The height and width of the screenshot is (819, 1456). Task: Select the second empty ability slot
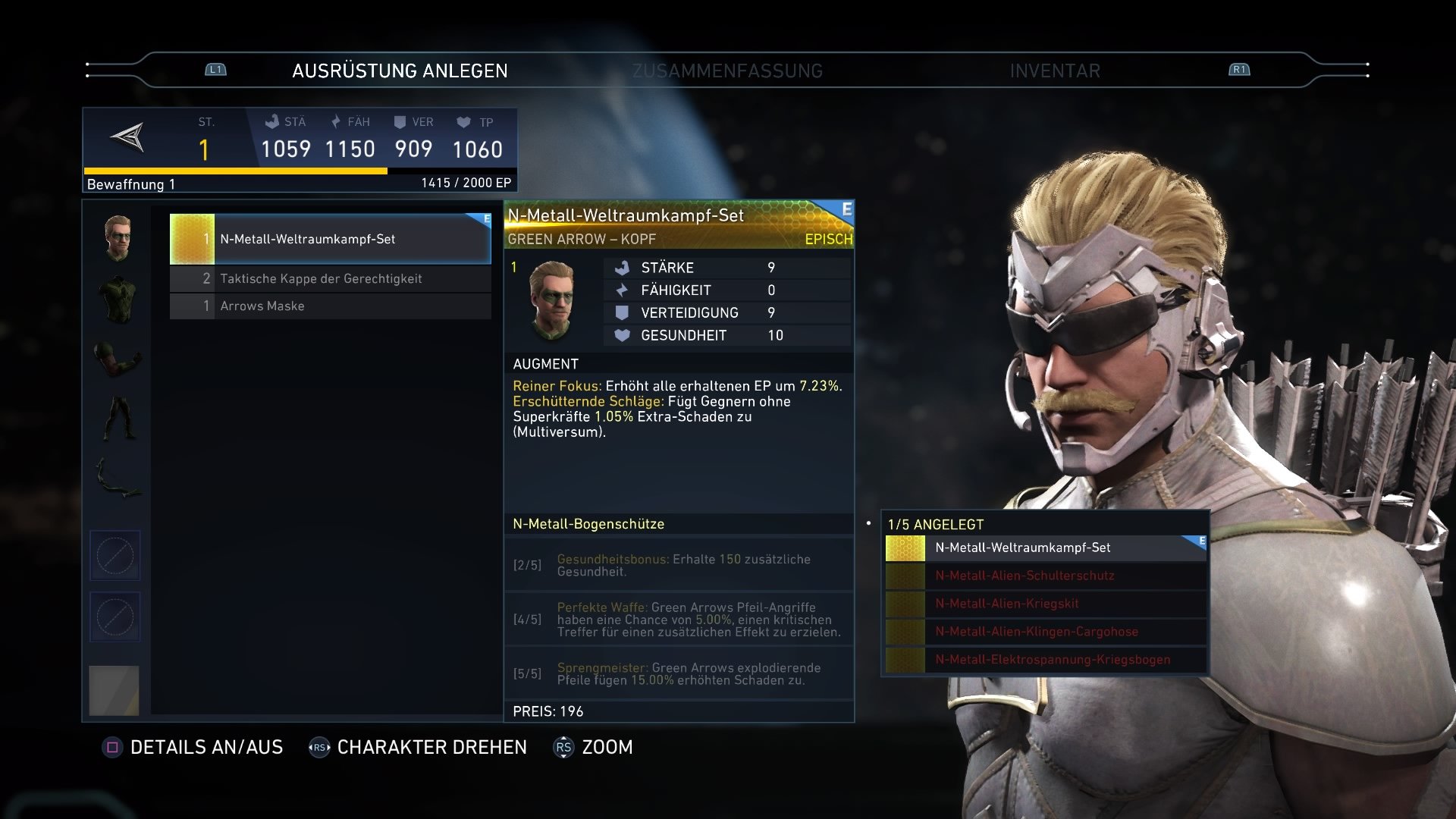pyautogui.click(x=115, y=617)
